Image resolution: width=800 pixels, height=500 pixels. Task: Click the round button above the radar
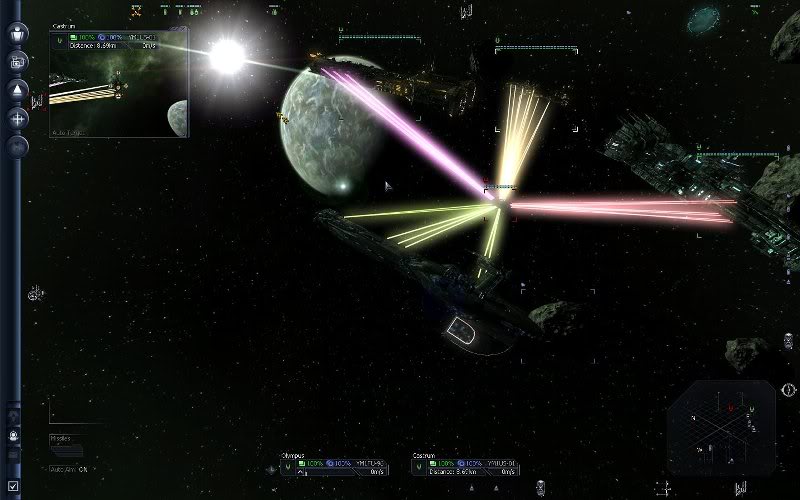tap(789, 388)
